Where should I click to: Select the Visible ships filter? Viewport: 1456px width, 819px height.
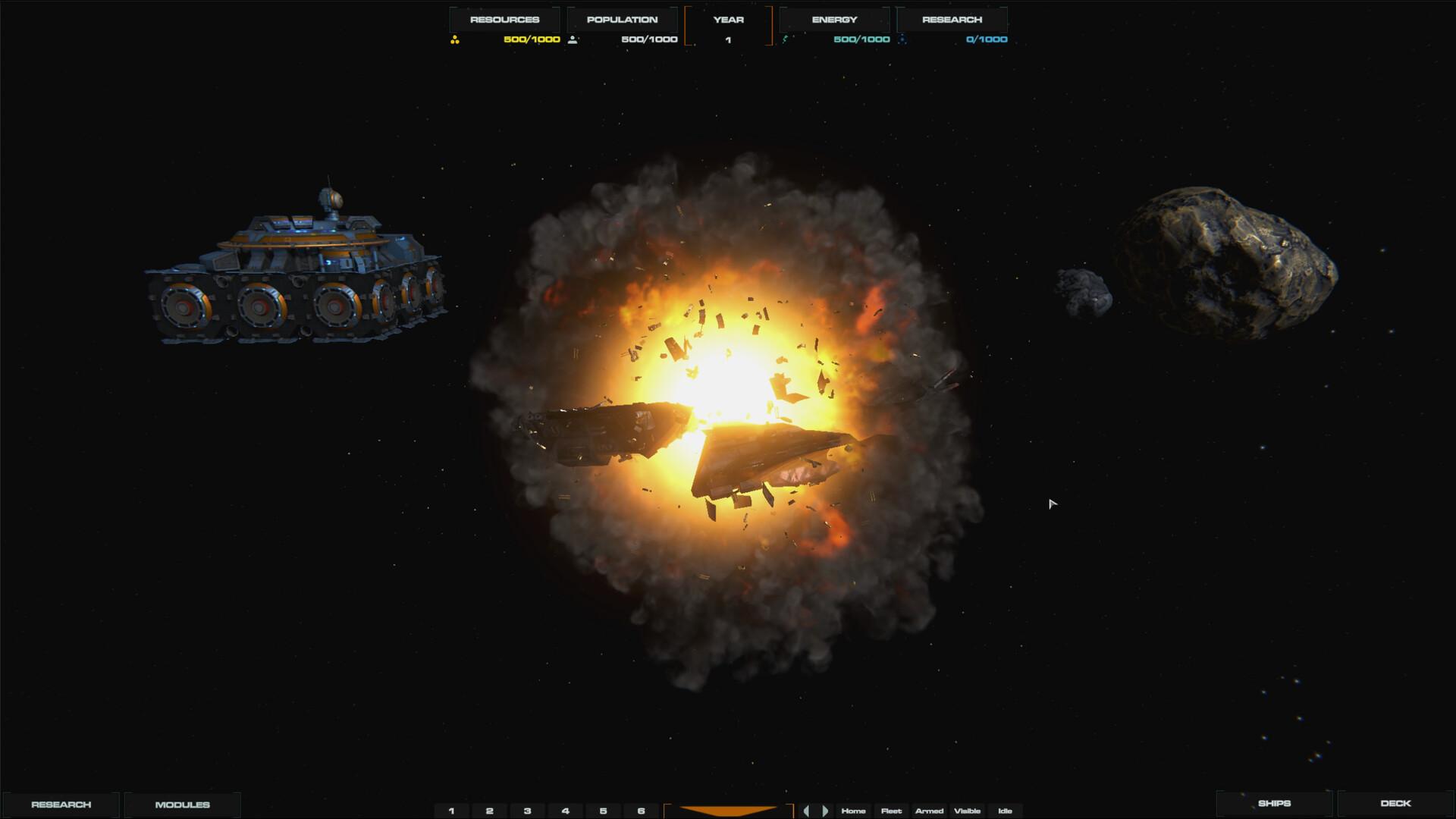coord(968,811)
